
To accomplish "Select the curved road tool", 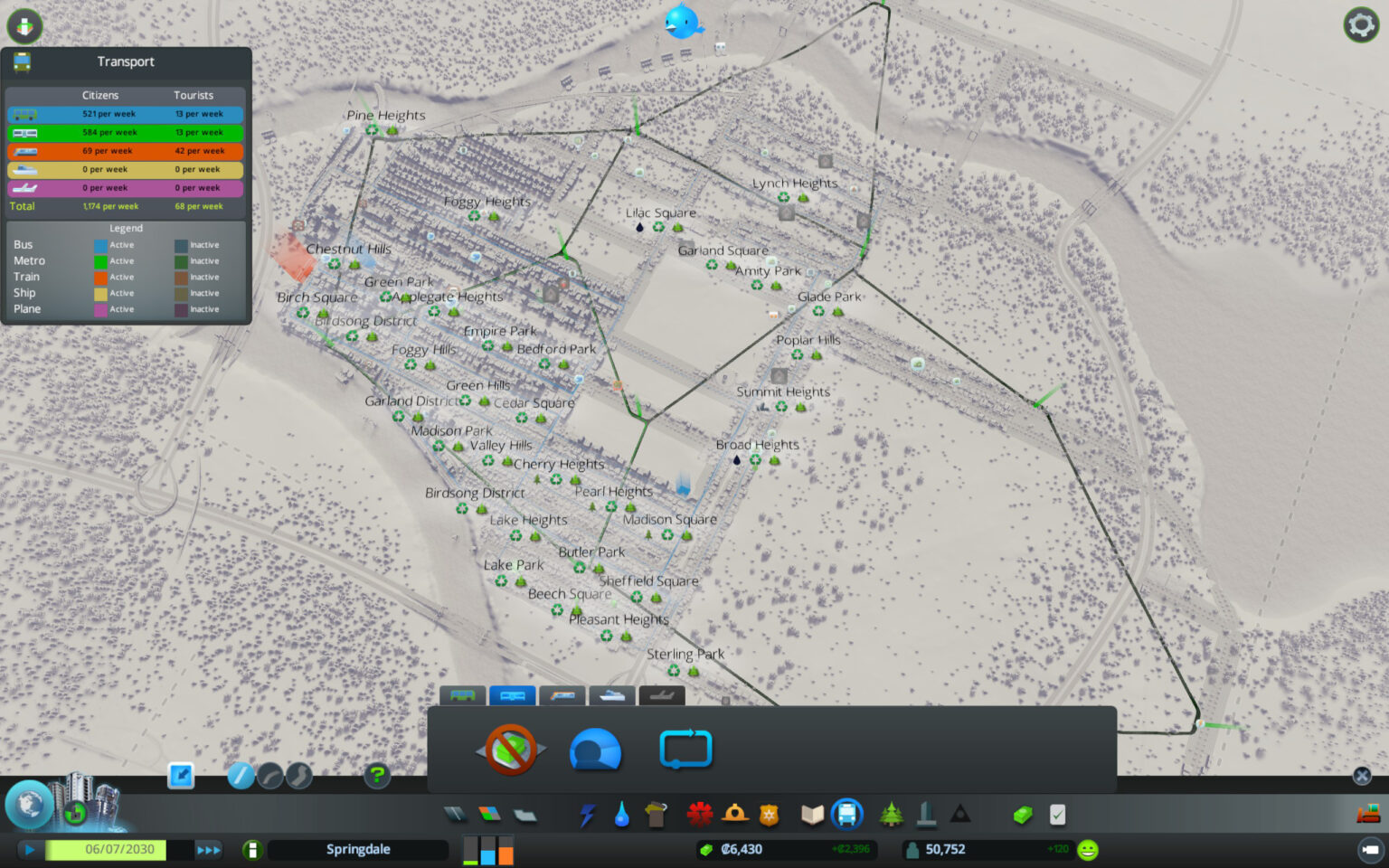I will tap(269, 776).
